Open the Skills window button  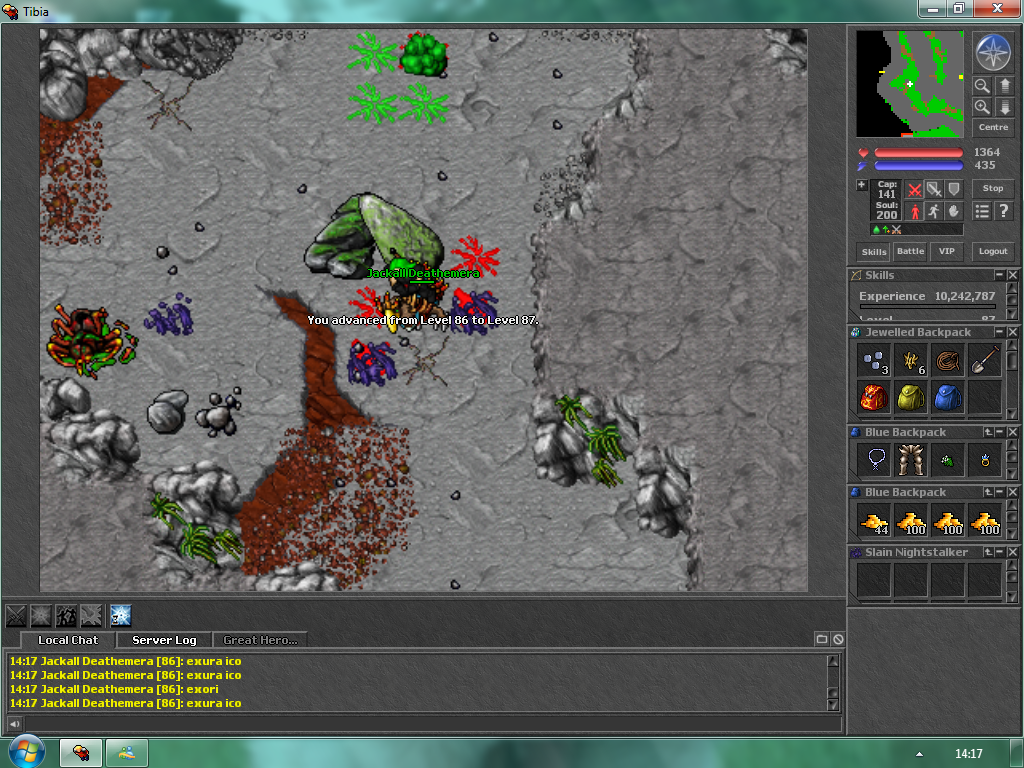874,252
